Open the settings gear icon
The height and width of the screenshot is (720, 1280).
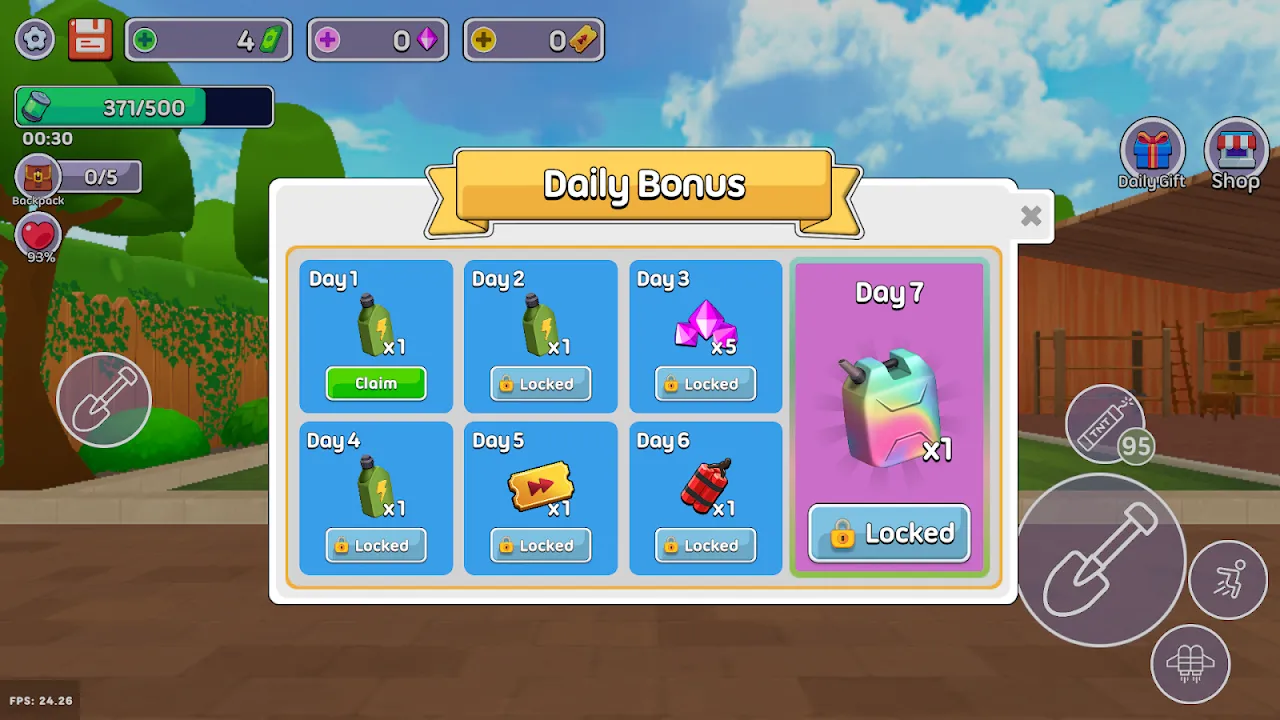[36, 40]
